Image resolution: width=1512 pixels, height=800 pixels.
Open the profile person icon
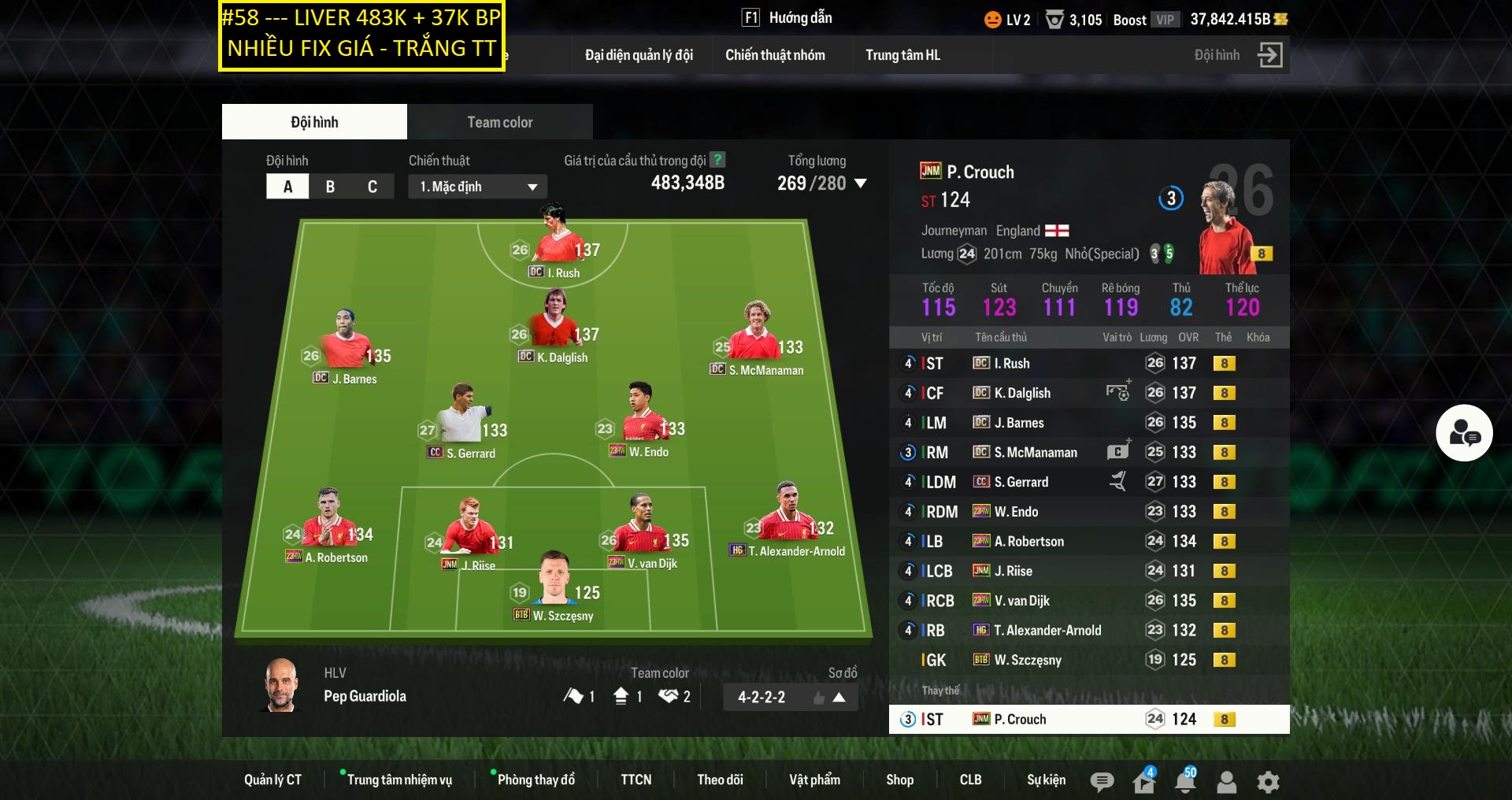pyautogui.click(x=1225, y=782)
